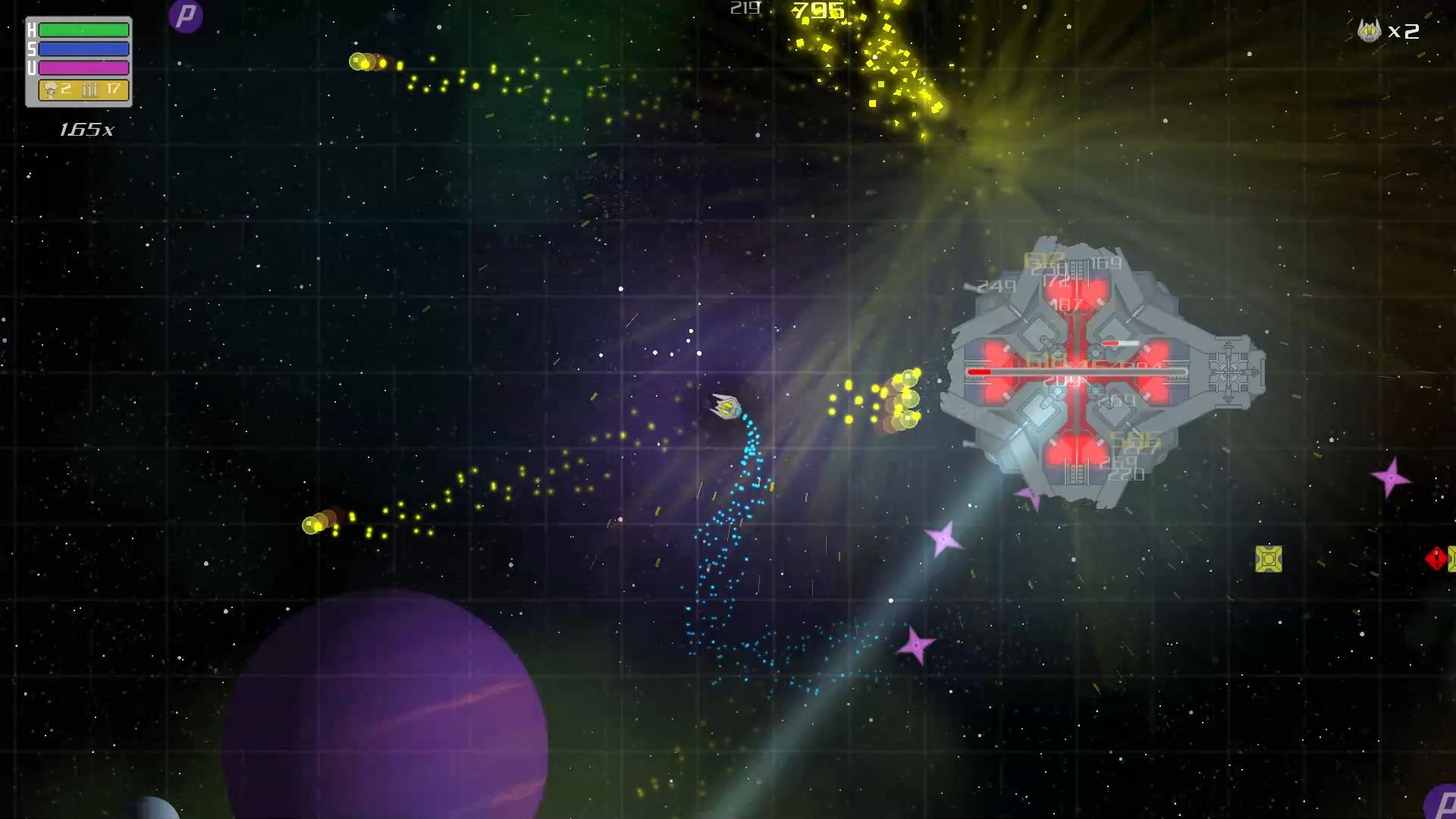This screenshot has height=819, width=1456.
Task: Click a glowing red core on the boss station
Action: pos(1072,290)
